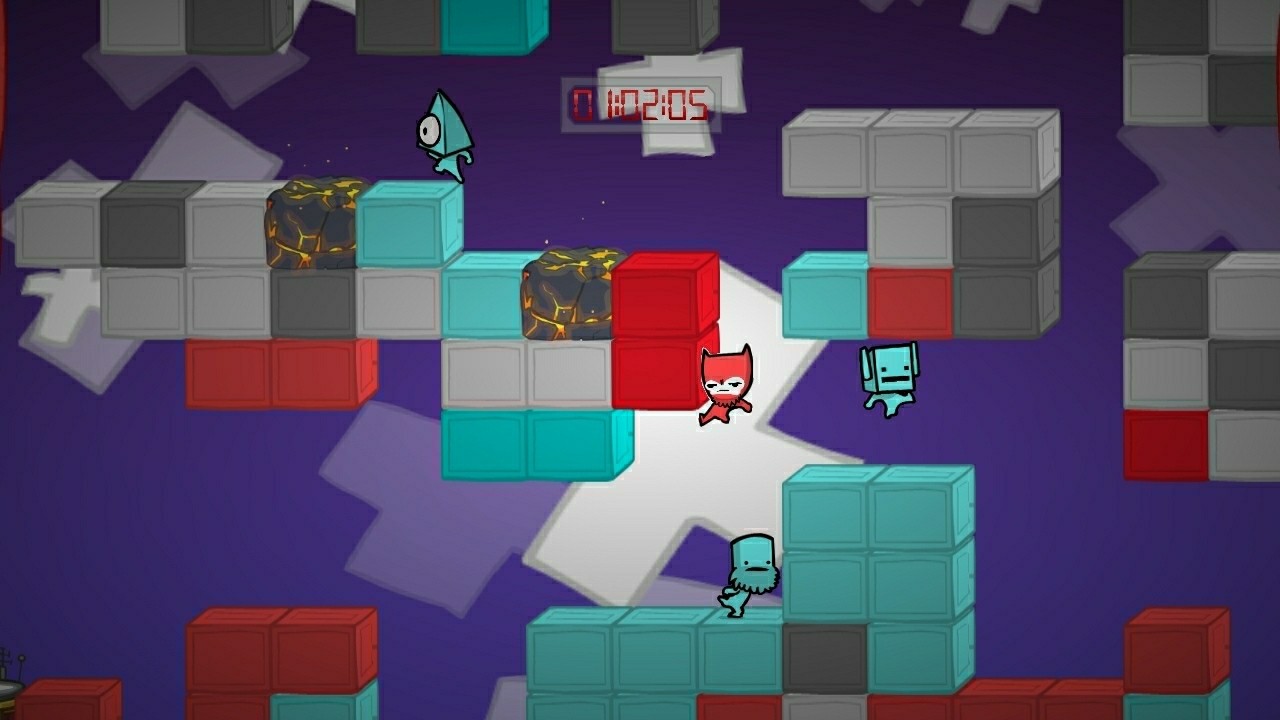The height and width of the screenshot is (720, 1280).
Task: Click the gray block formation top-right of screen
Action: click(x=920, y=160)
